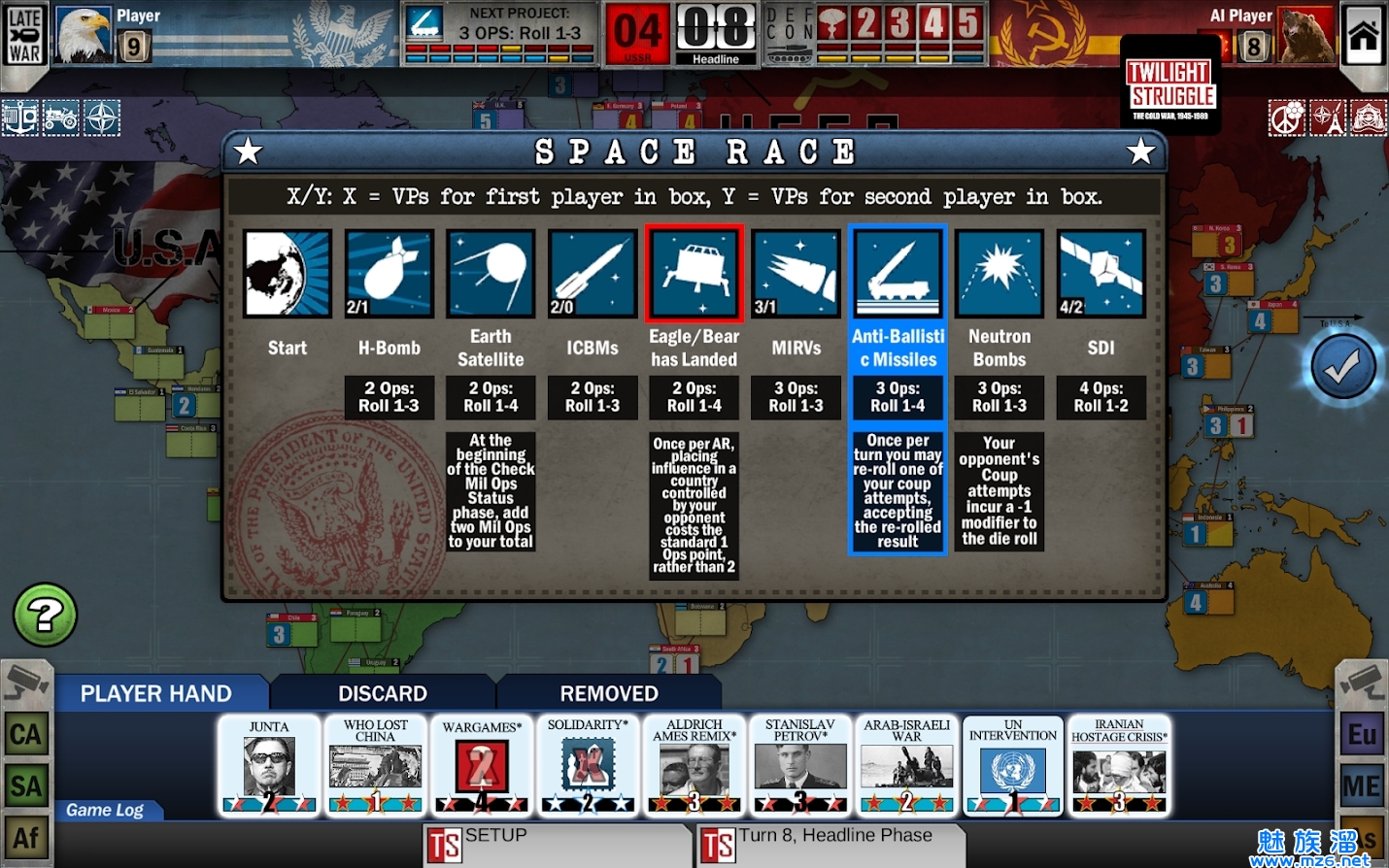Screen dimensions: 1389x868
Task: Select the Aldrich Ames Remix card
Action: pyautogui.click(x=694, y=766)
